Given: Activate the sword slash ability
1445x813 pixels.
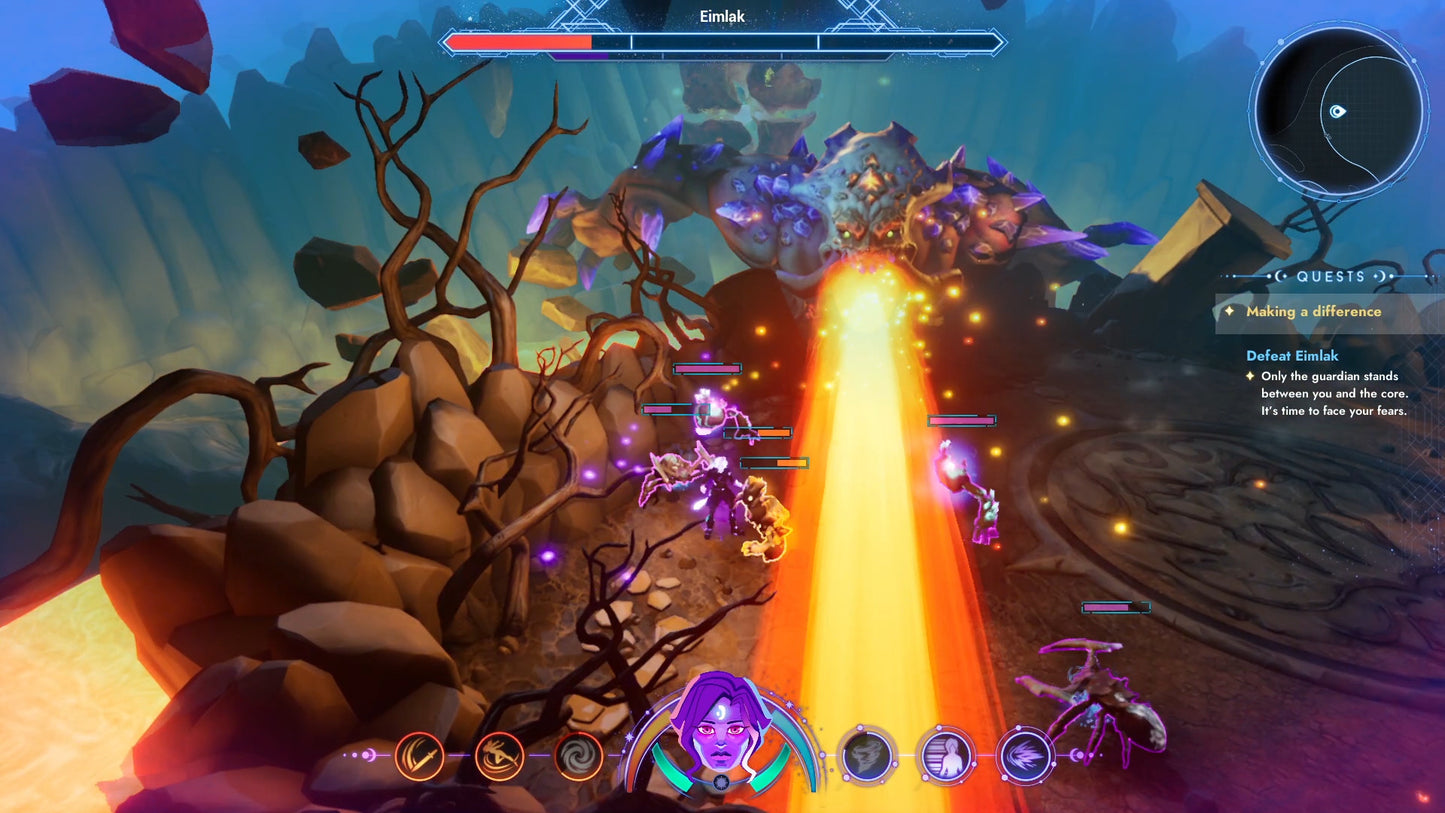Looking at the screenshot, I should (x=419, y=755).
